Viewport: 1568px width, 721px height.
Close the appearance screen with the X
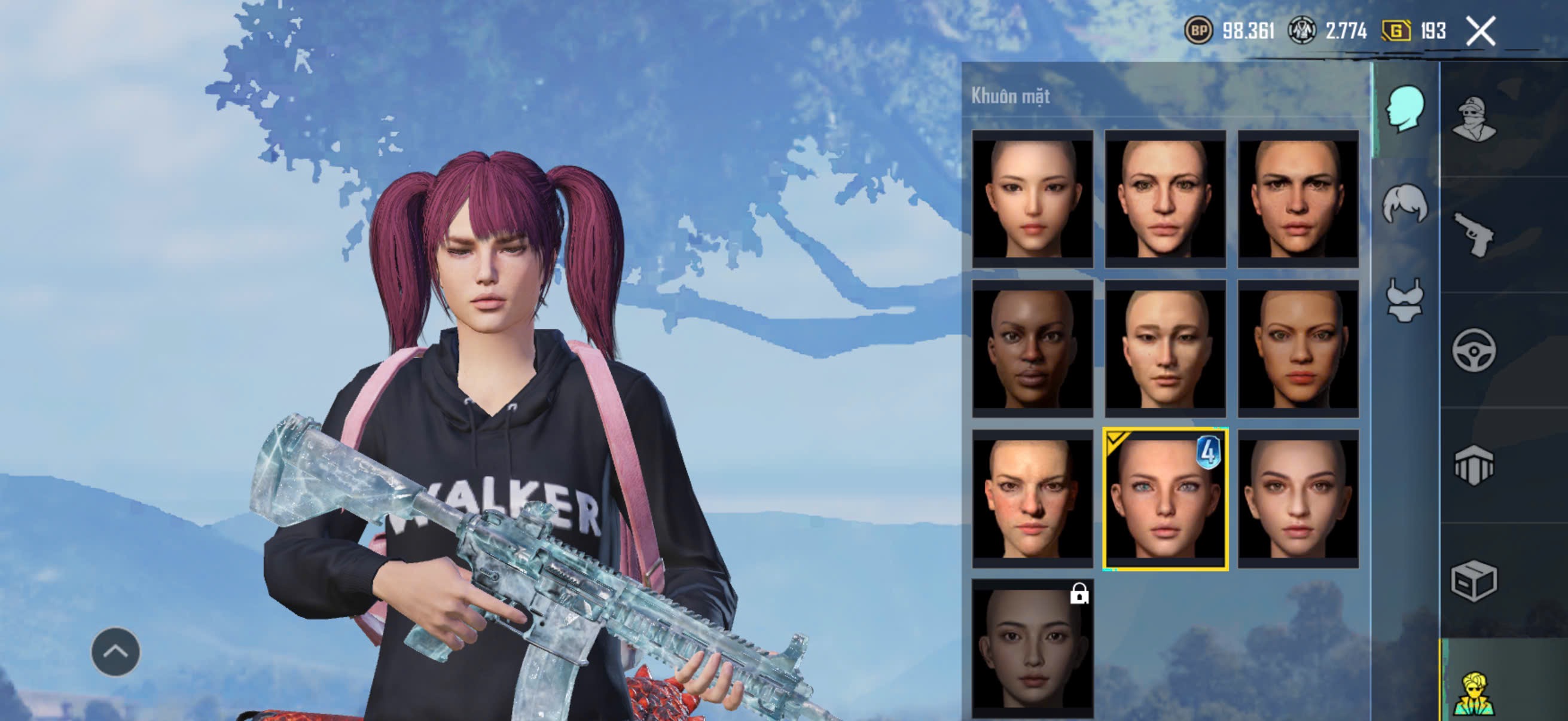(1480, 31)
